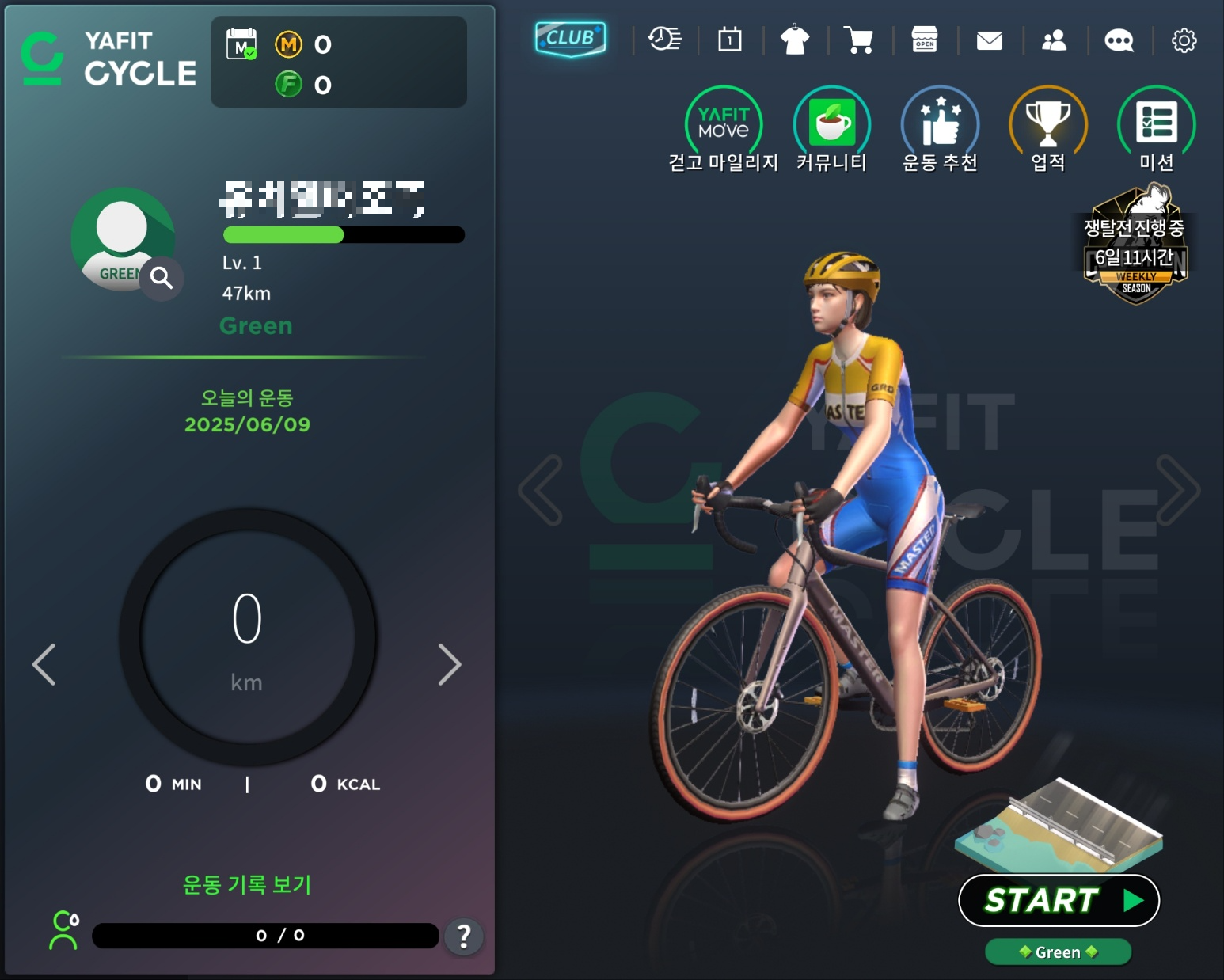Open the attendance calendar icon
Screen dimensions: 1224x980
pos(730,39)
